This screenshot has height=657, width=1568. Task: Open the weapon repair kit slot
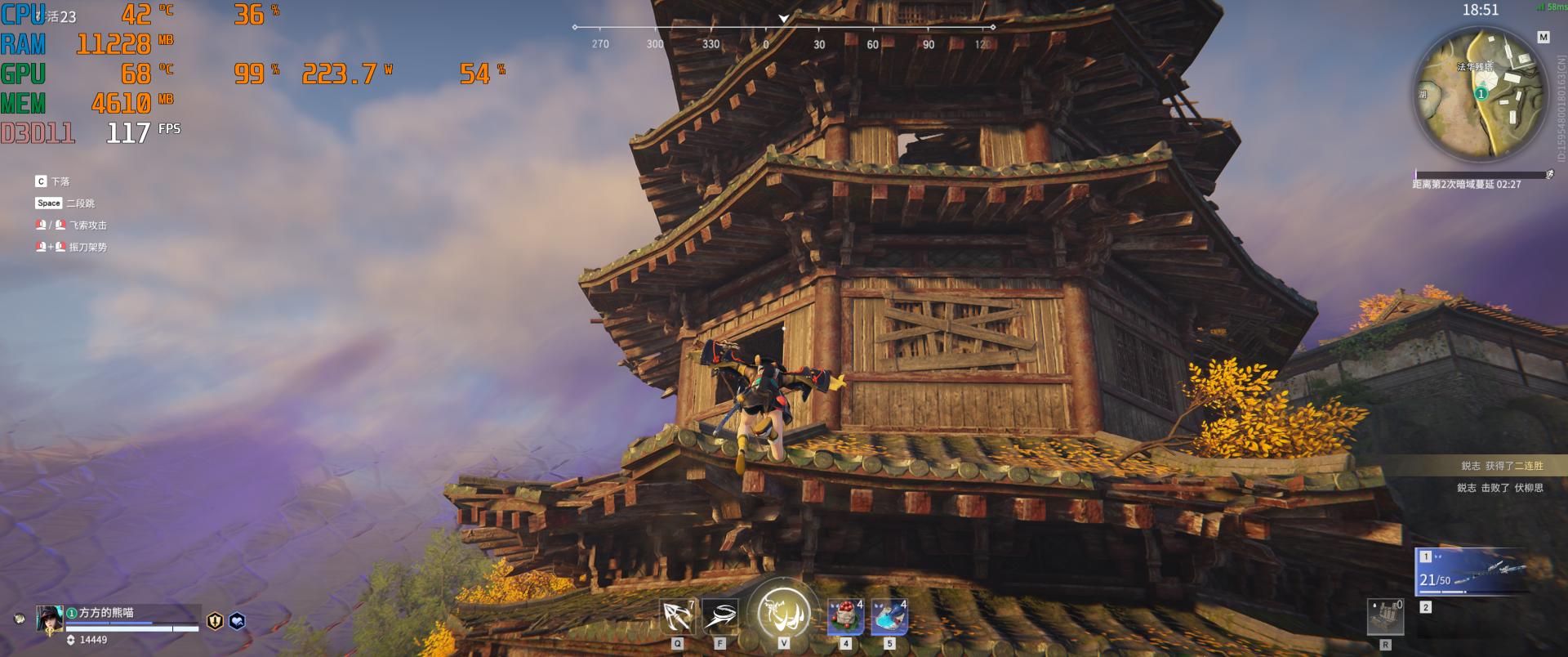point(1385,617)
